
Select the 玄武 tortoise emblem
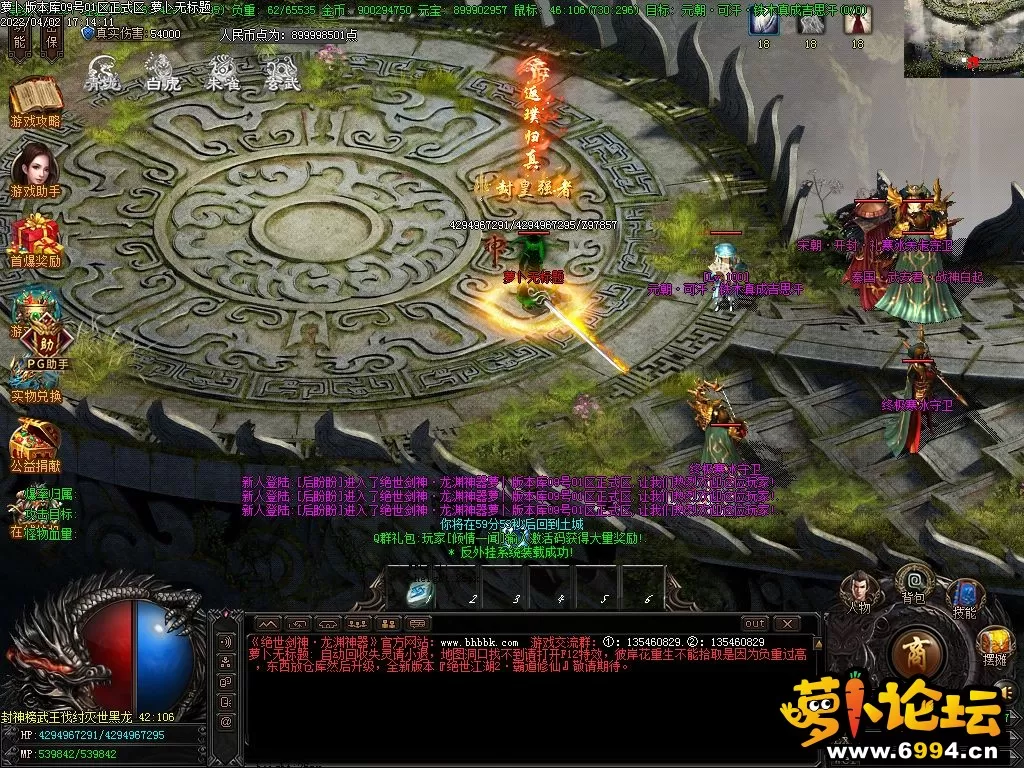coord(282,72)
